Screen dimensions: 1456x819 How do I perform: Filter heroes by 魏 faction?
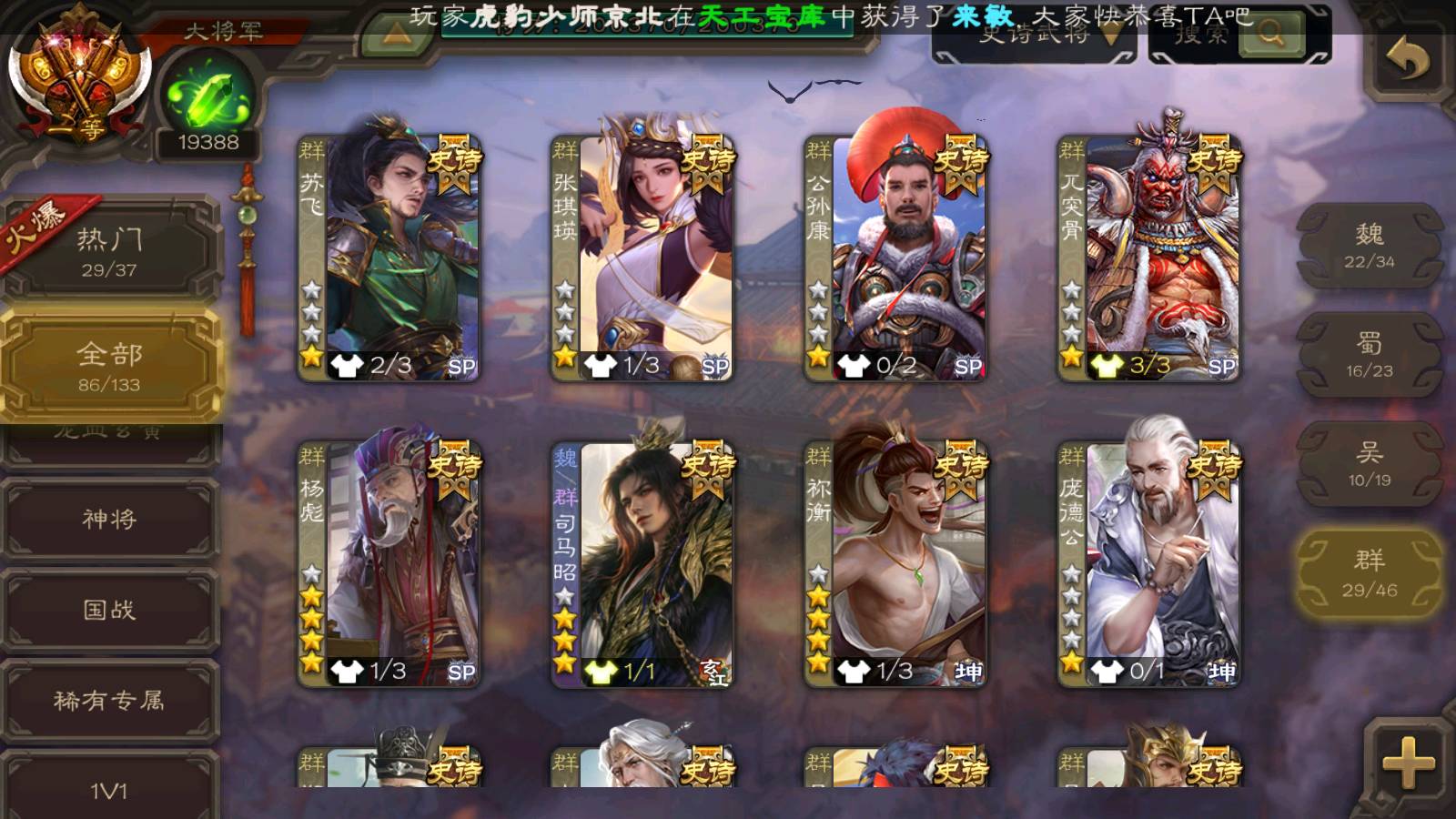point(1369,246)
